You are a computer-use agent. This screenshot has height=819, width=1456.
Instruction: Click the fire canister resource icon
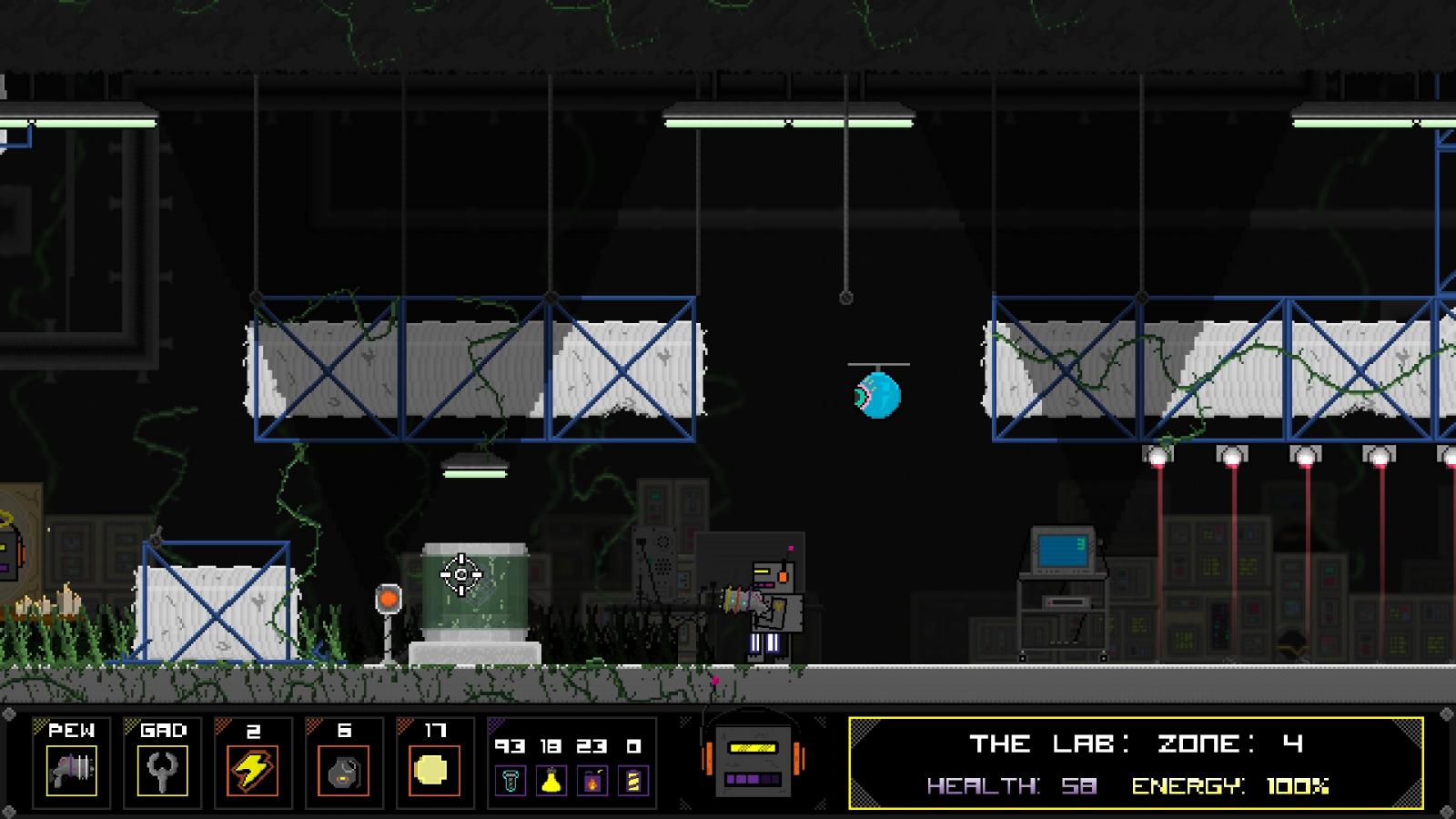coord(592,781)
